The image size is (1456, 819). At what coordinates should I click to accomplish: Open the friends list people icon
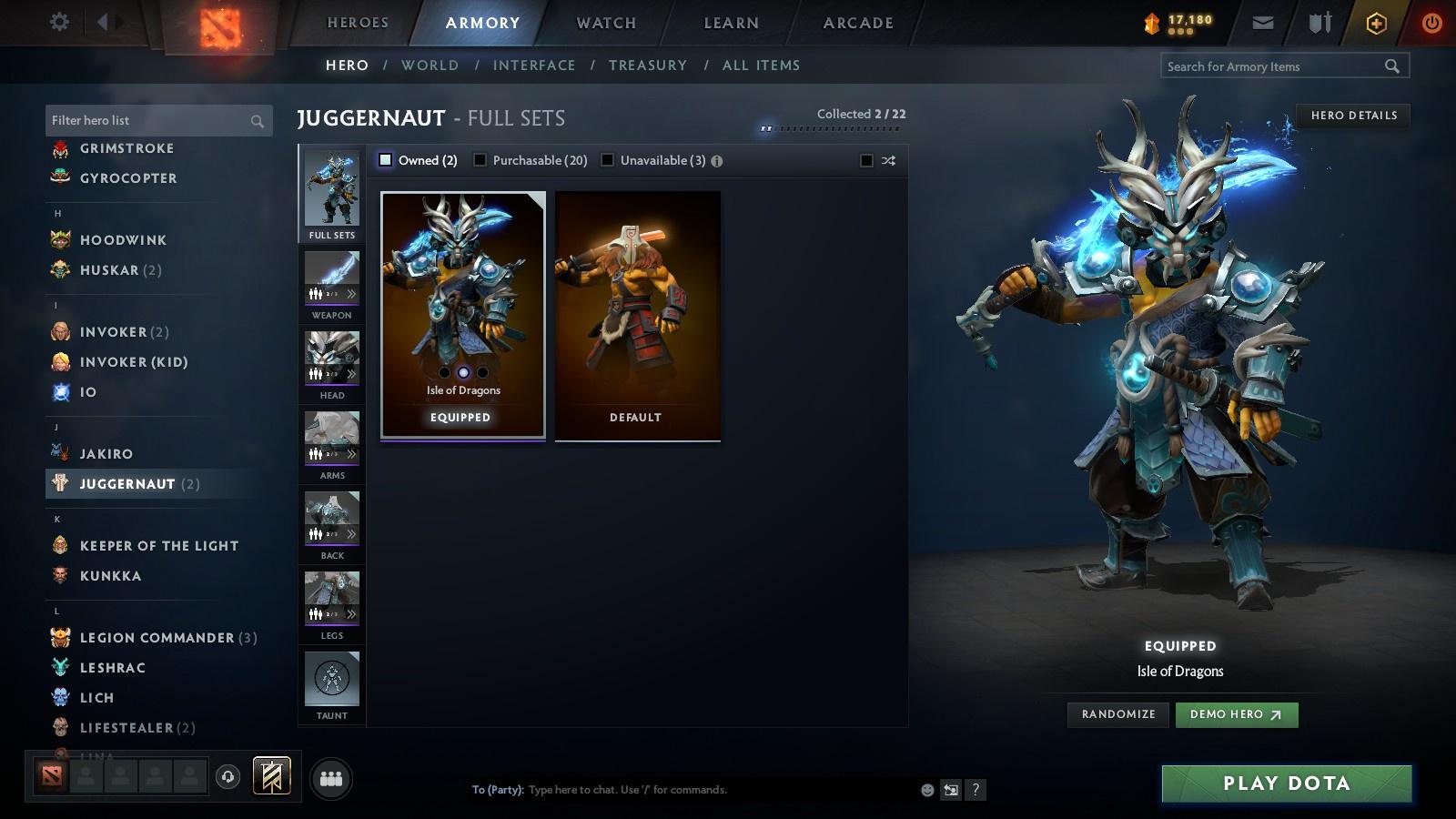(331, 778)
